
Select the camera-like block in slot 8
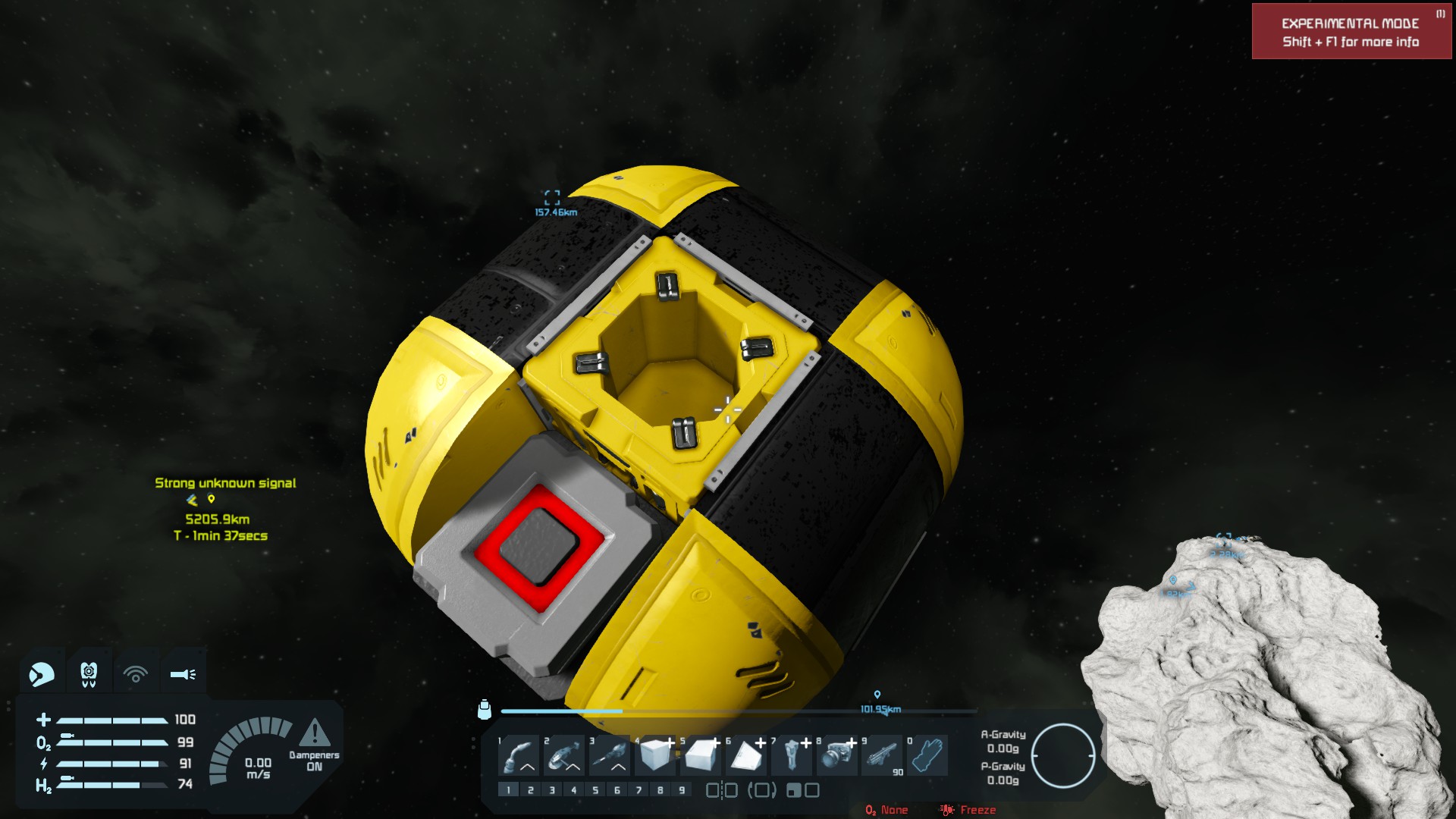838,755
